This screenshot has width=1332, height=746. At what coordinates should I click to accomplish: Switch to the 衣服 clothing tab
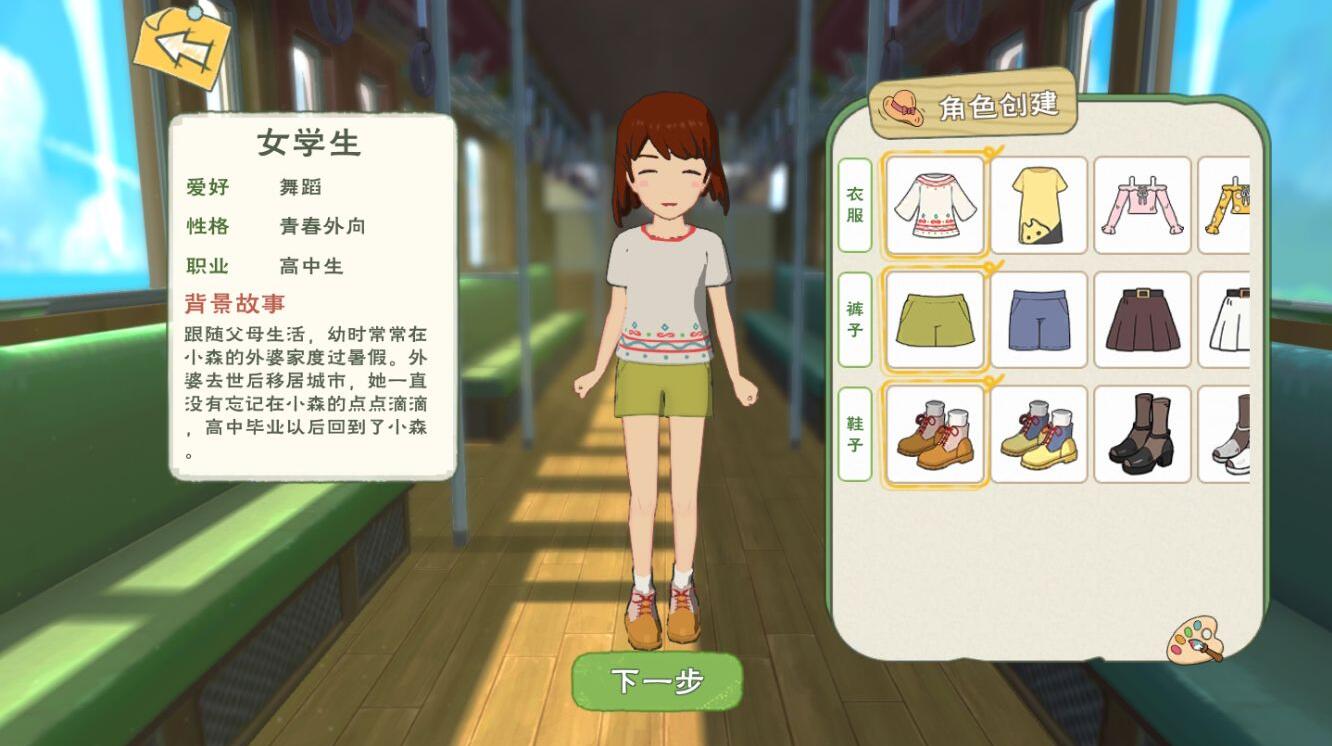point(855,203)
